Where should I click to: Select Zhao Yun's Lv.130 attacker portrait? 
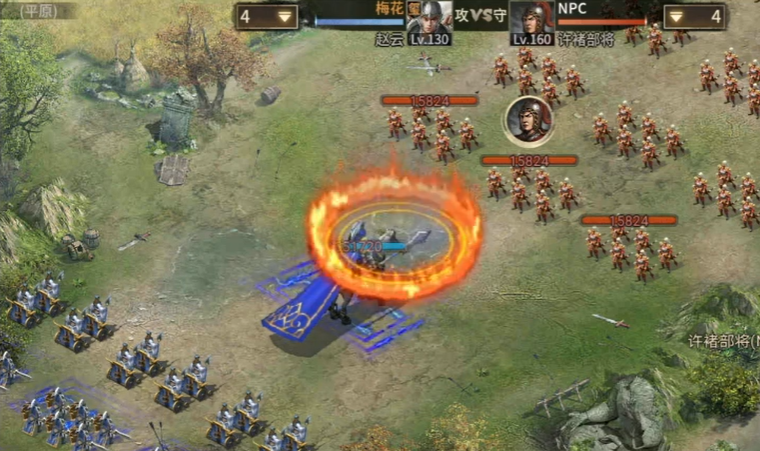coord(430,19)
